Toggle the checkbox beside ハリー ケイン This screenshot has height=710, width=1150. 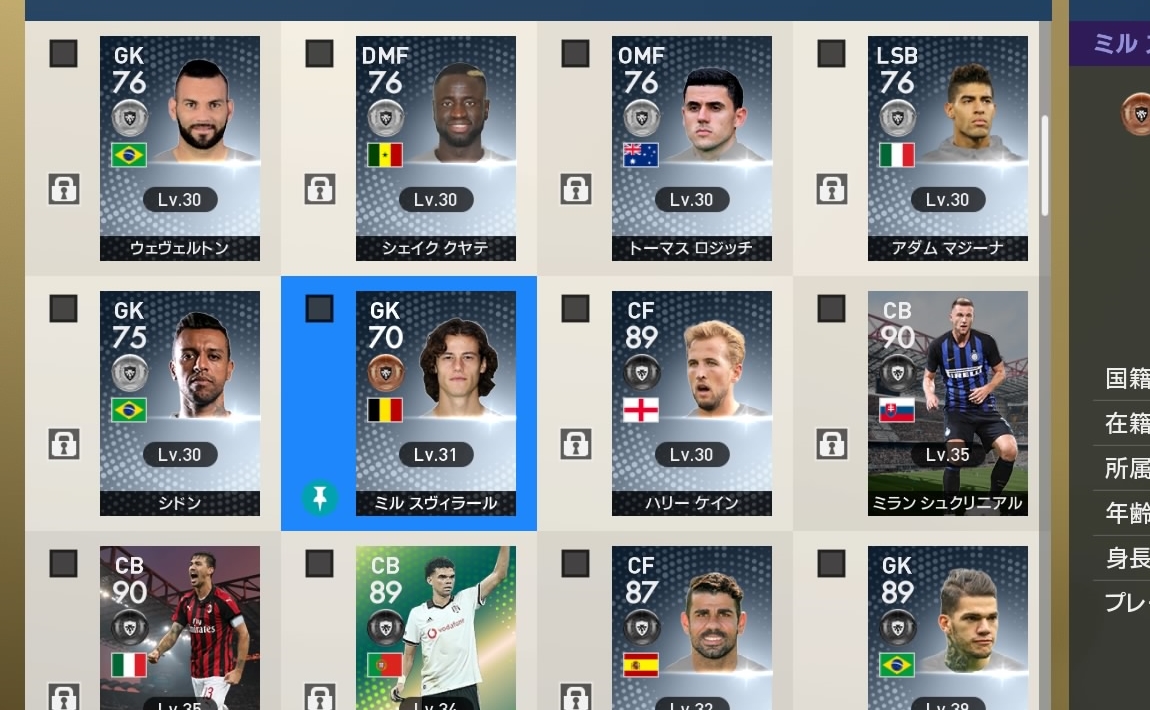[575, 309]
